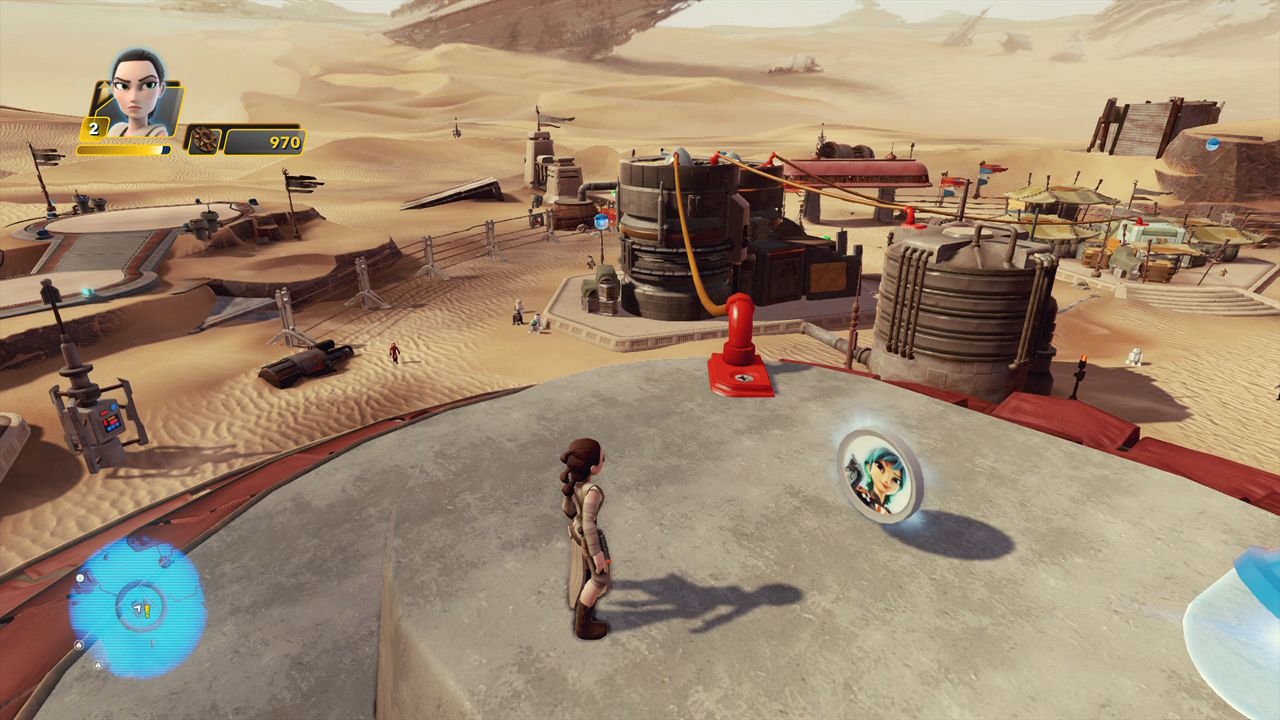Select the gear spark currency icon

tap(203, 141)
